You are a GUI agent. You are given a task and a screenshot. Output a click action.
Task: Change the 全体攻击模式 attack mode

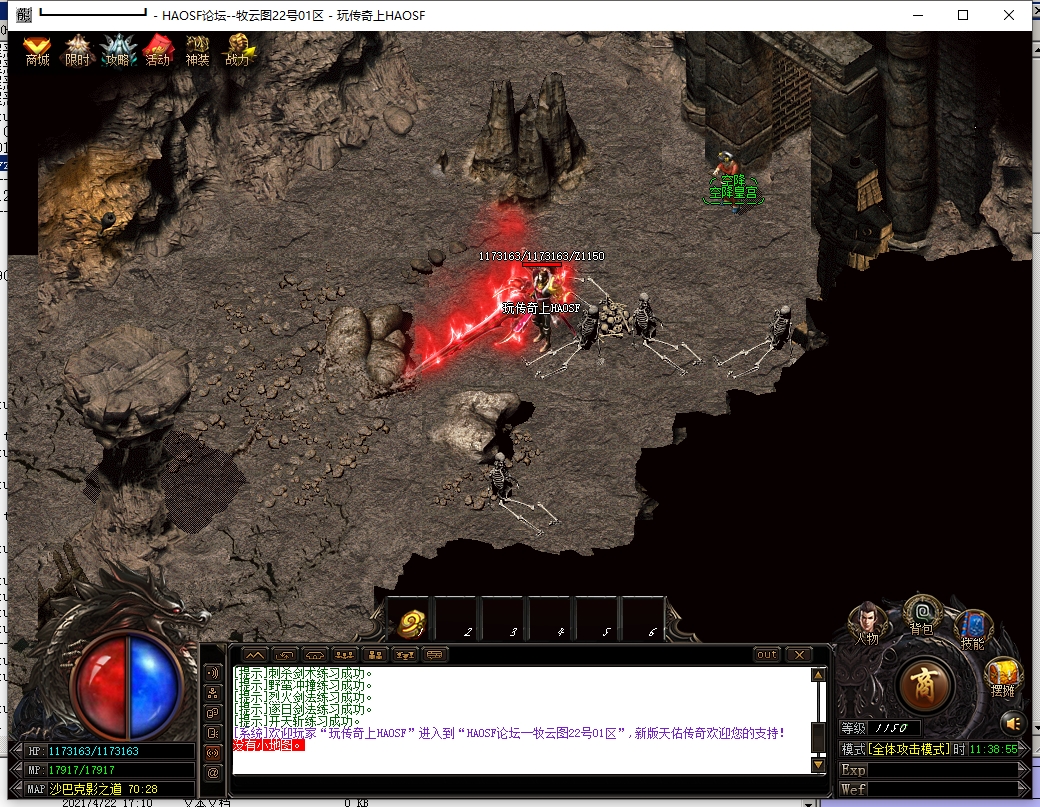[x=907, y=749]
